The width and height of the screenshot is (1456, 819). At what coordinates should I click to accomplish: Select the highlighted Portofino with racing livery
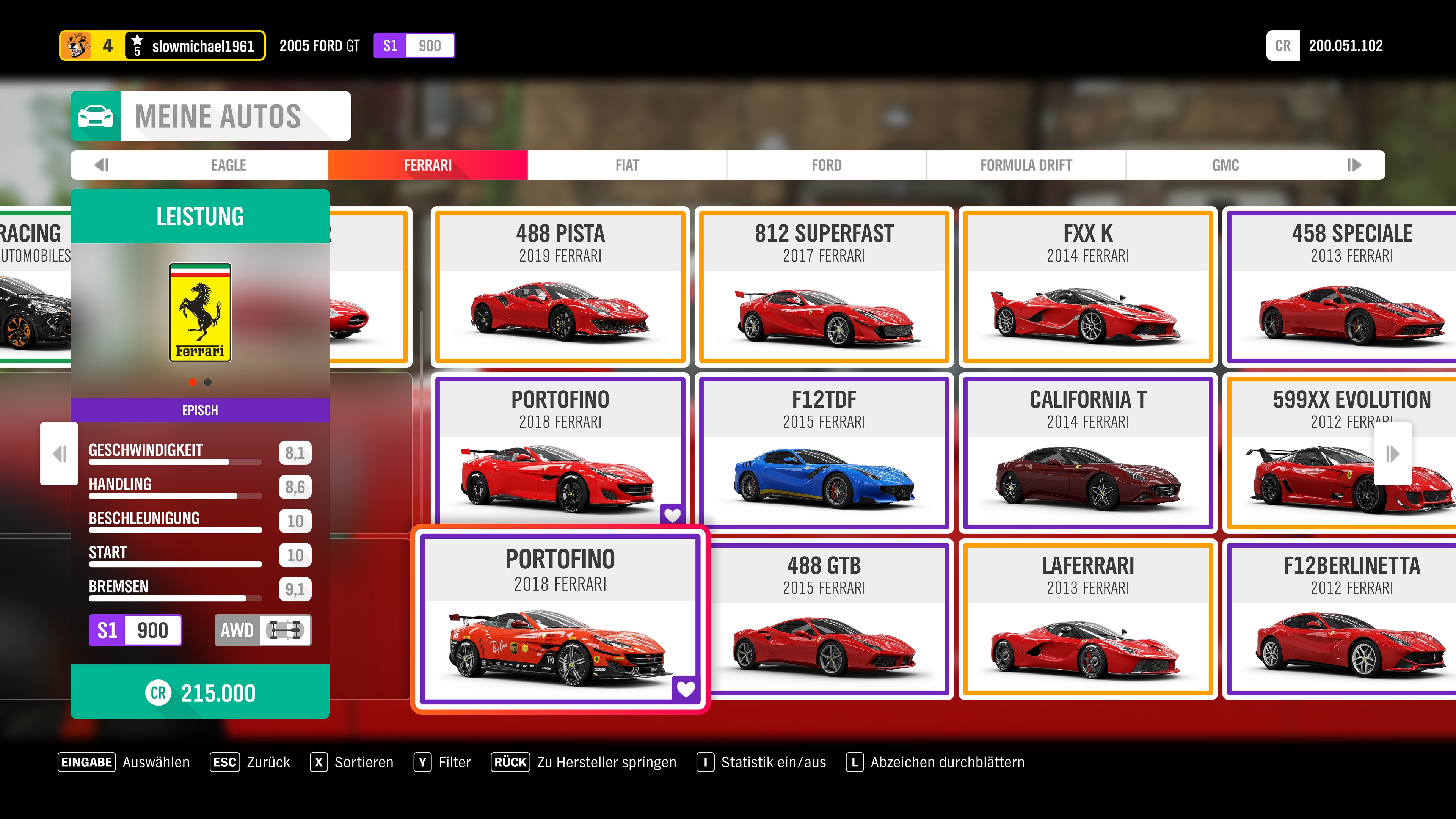[560, 619]
